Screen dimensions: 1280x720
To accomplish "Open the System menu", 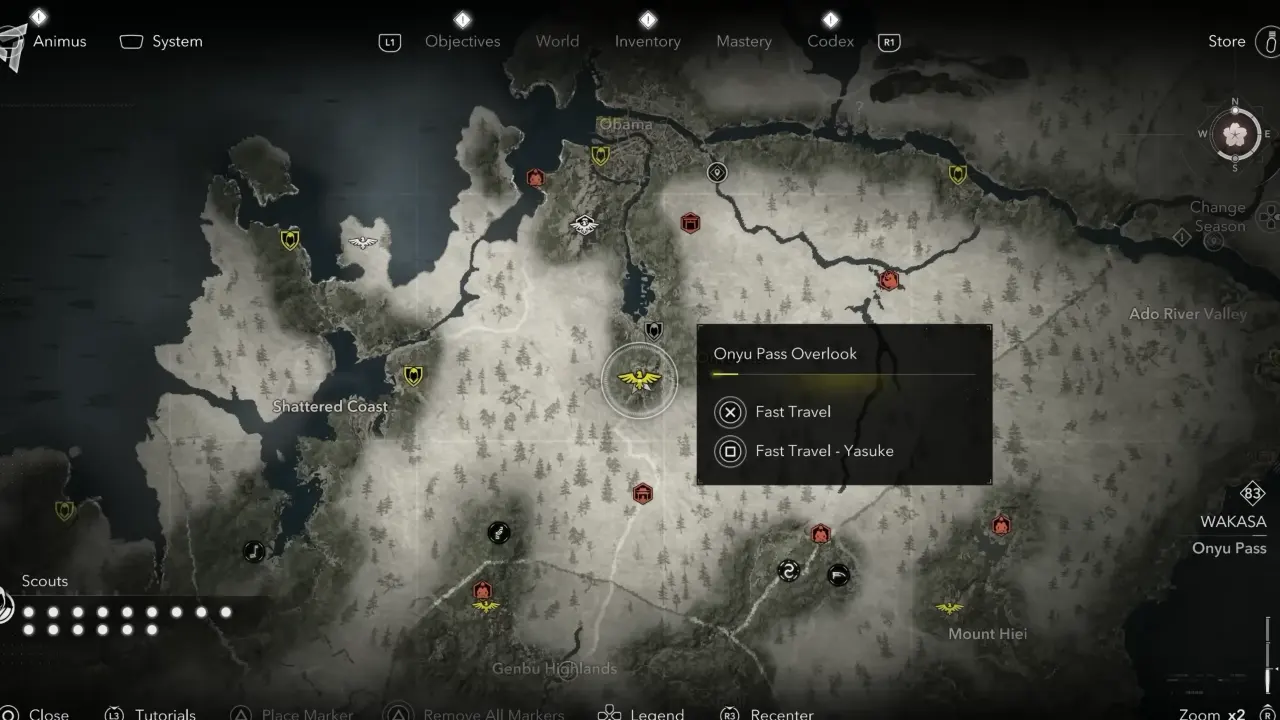I will (x=176, y=41).
